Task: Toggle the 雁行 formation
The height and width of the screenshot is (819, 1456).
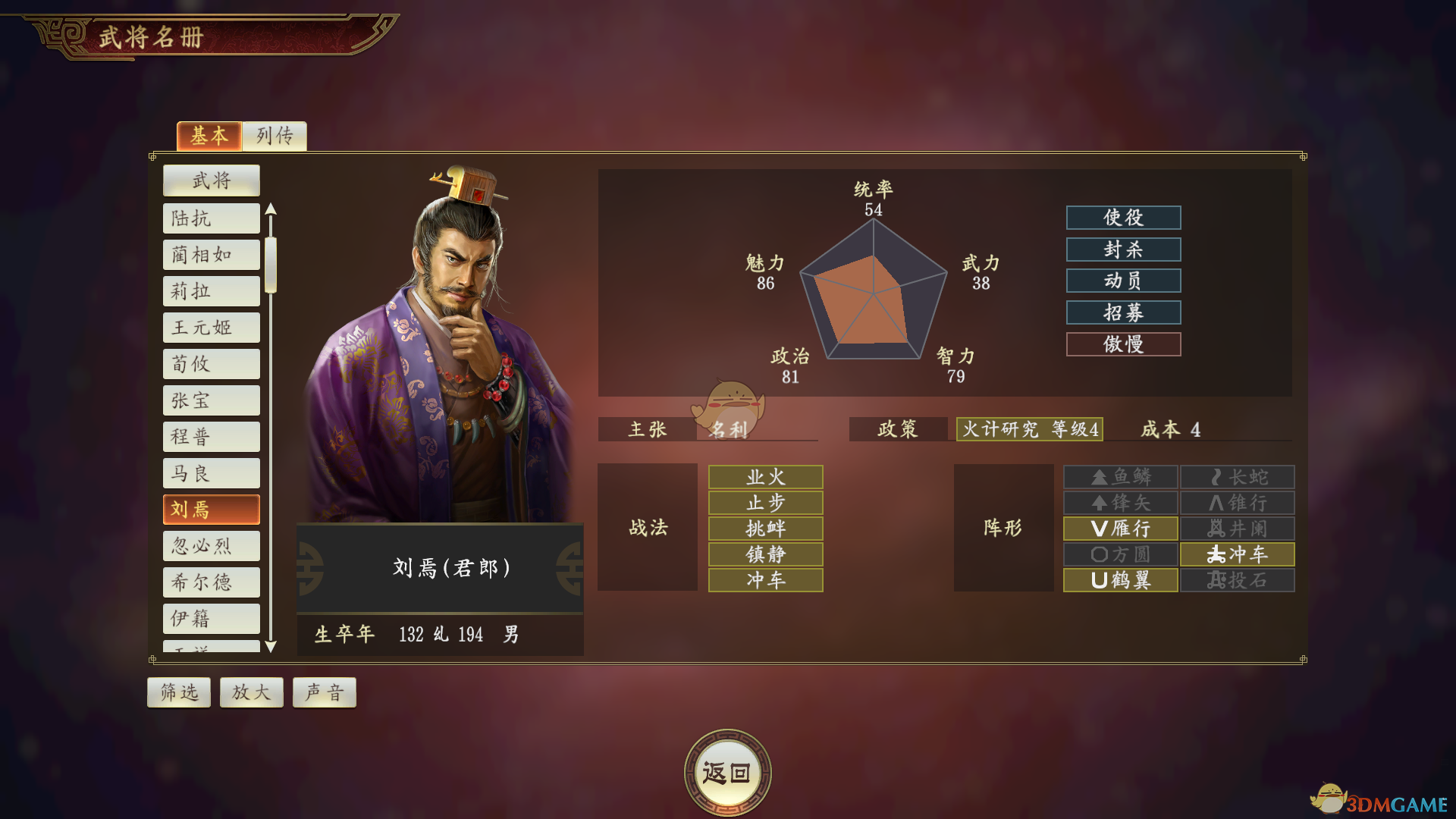Action: 1120,529
